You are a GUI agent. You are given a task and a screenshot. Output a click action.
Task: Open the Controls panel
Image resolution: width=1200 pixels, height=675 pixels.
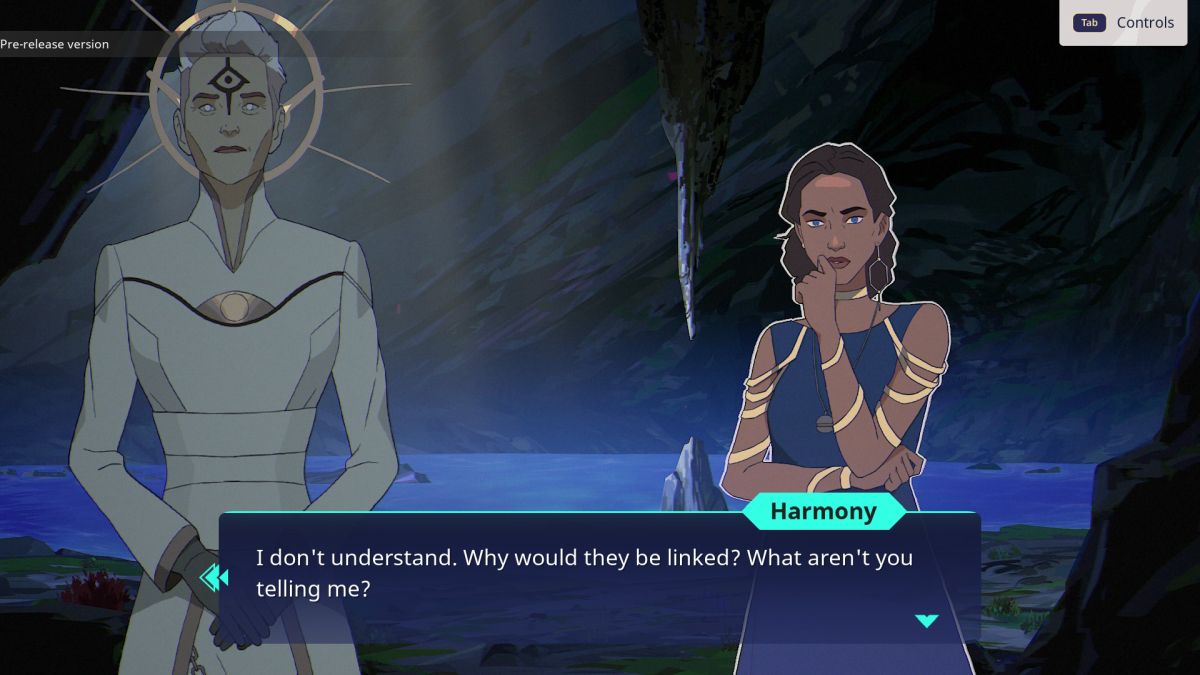click(x=1123, y=23)
